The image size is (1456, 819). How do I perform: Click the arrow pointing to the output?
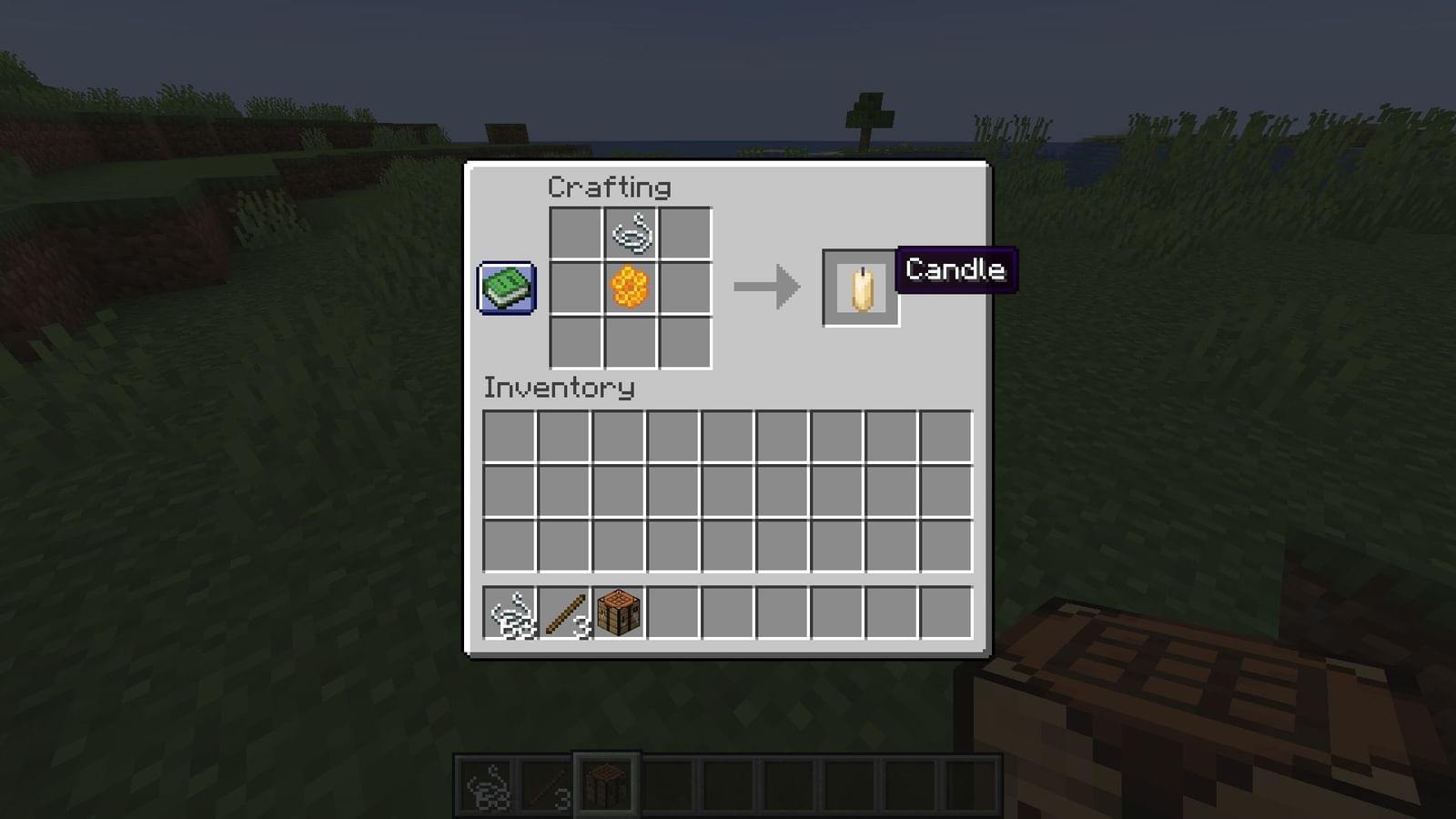(766, 287)
